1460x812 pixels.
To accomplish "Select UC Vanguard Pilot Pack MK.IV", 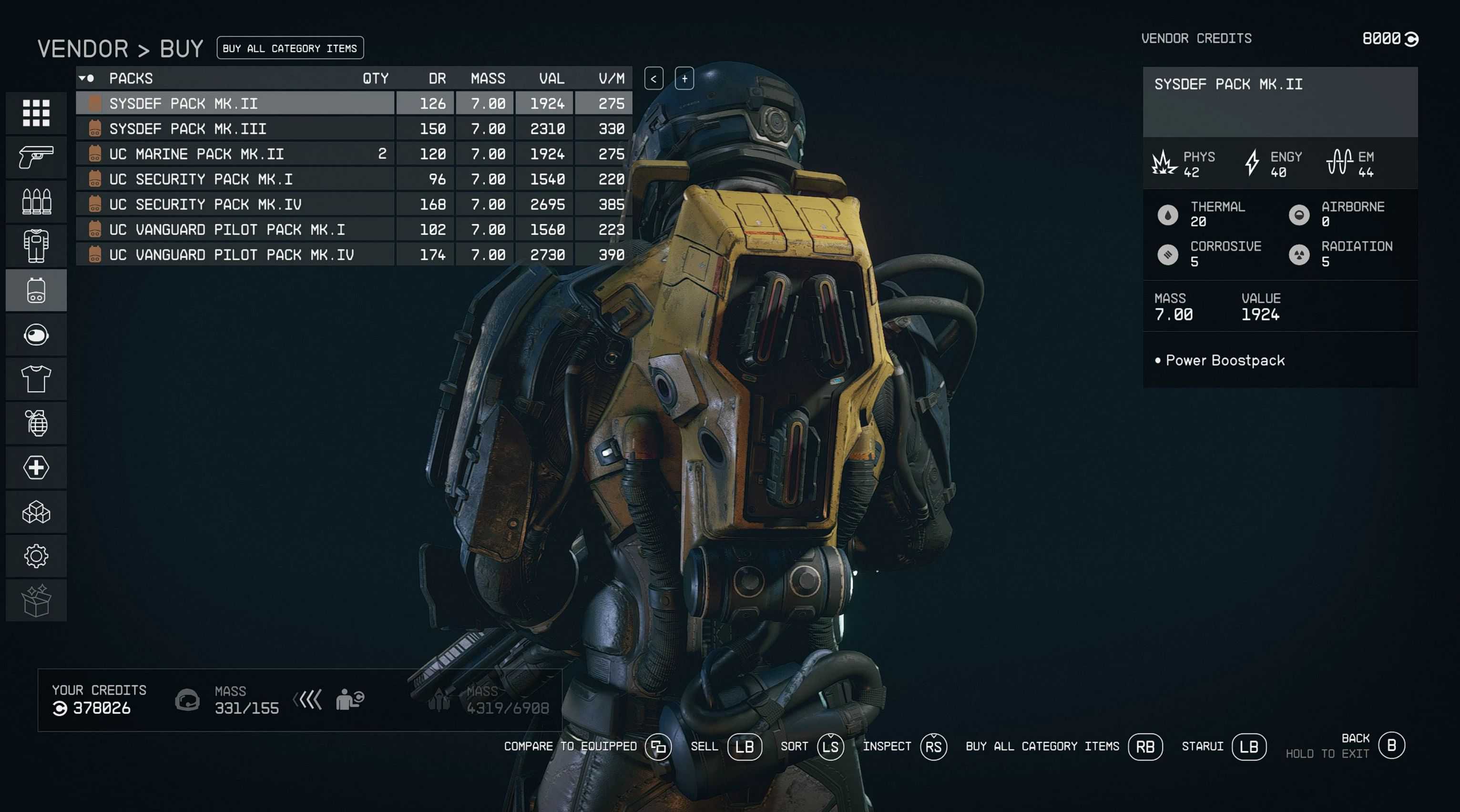I will [235, 255].
